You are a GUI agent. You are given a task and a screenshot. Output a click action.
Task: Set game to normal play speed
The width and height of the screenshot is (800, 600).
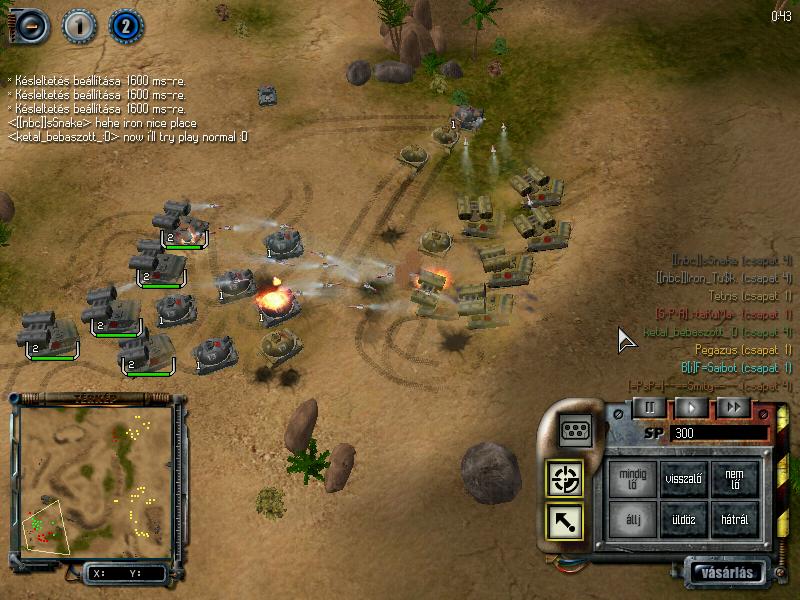(x=691, y=407)
